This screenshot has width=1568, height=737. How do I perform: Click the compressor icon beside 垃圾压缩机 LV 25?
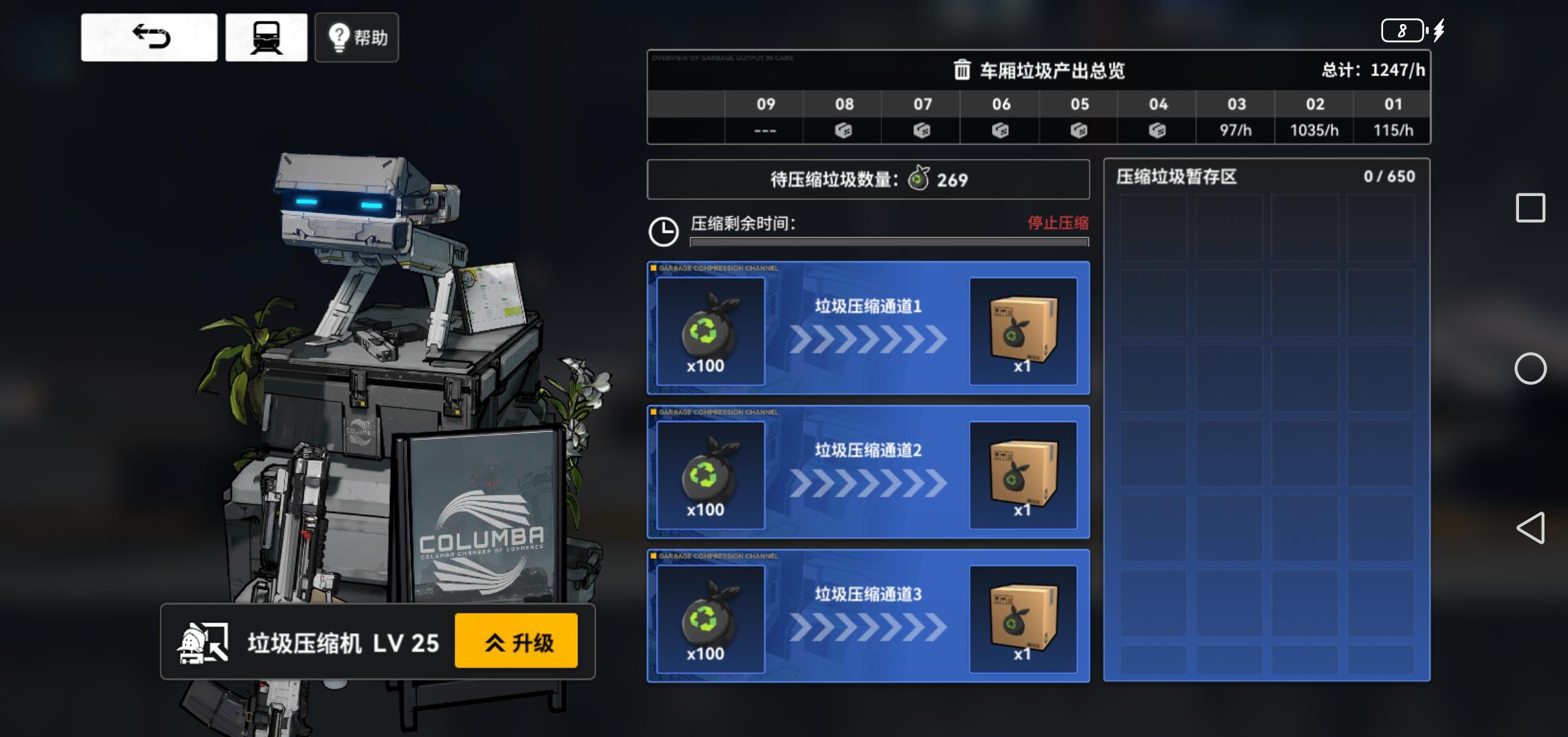(x=199, y=642)
